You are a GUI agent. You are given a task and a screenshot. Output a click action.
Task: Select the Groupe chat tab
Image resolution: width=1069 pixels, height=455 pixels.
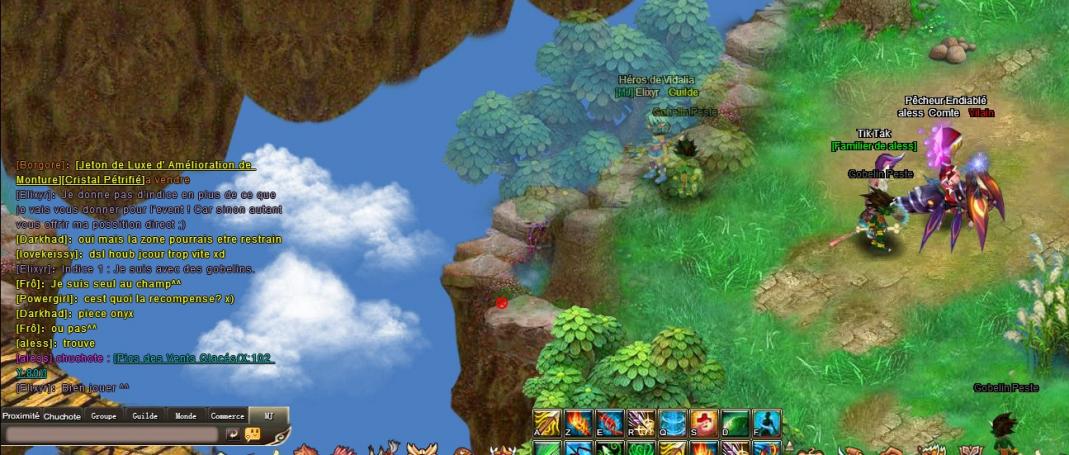coord(103,416)
